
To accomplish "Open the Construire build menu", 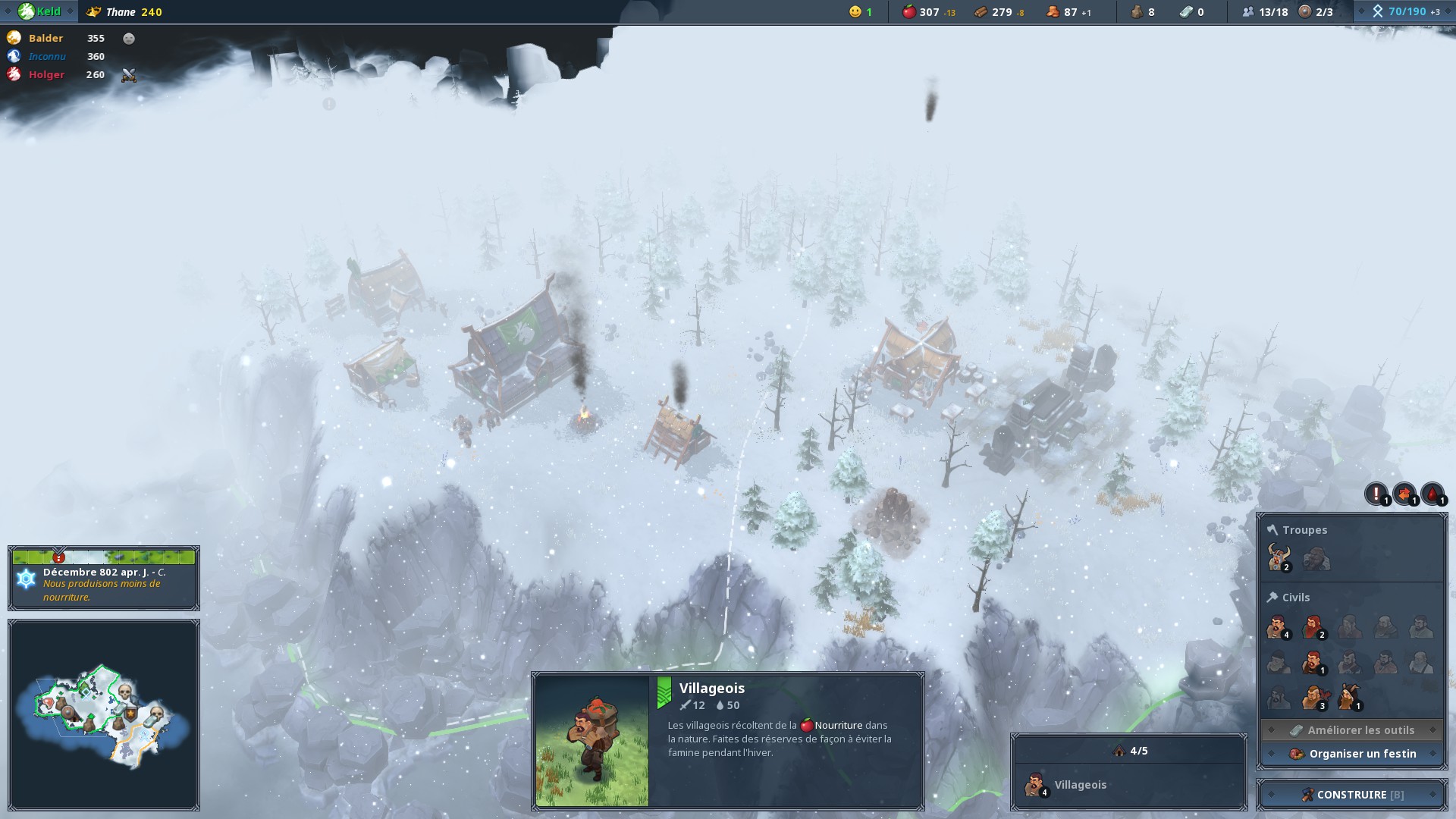I will coord(1351,795).
